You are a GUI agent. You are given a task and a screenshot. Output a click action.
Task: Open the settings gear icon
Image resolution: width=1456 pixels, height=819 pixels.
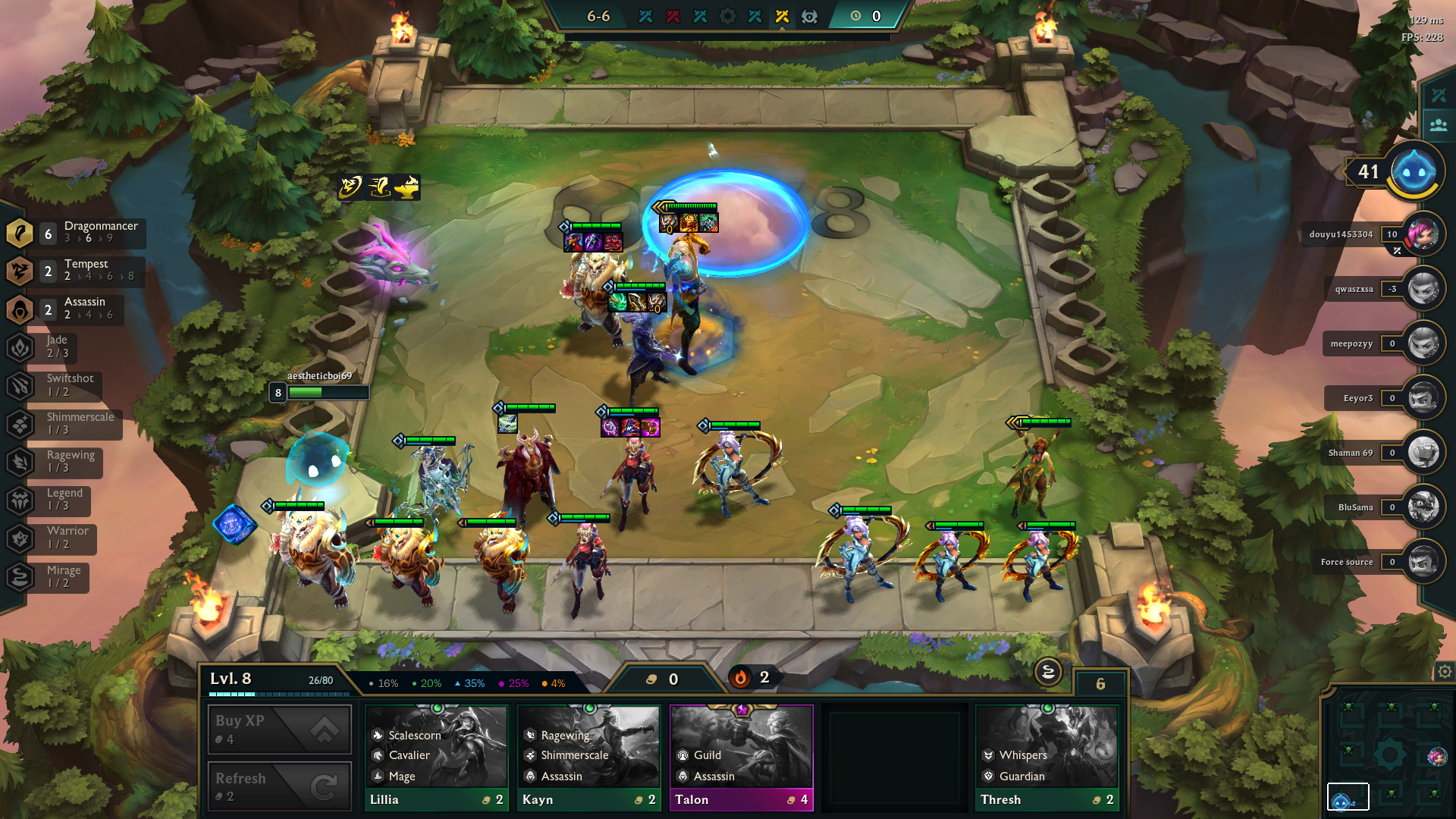click(x=1445, y=672)
